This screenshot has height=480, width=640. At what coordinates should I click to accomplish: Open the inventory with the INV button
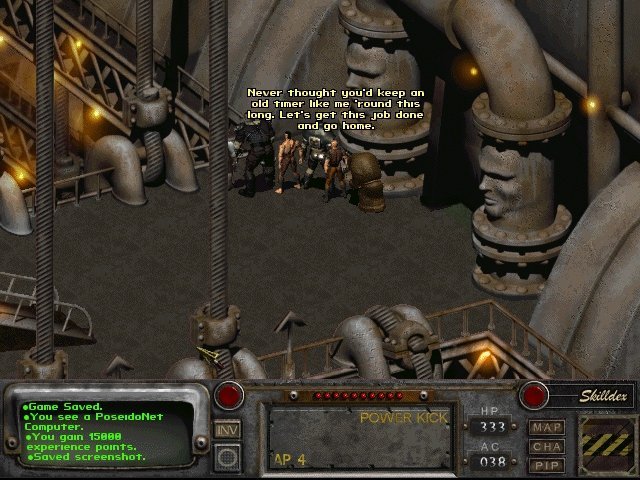(x=227, y=431)
